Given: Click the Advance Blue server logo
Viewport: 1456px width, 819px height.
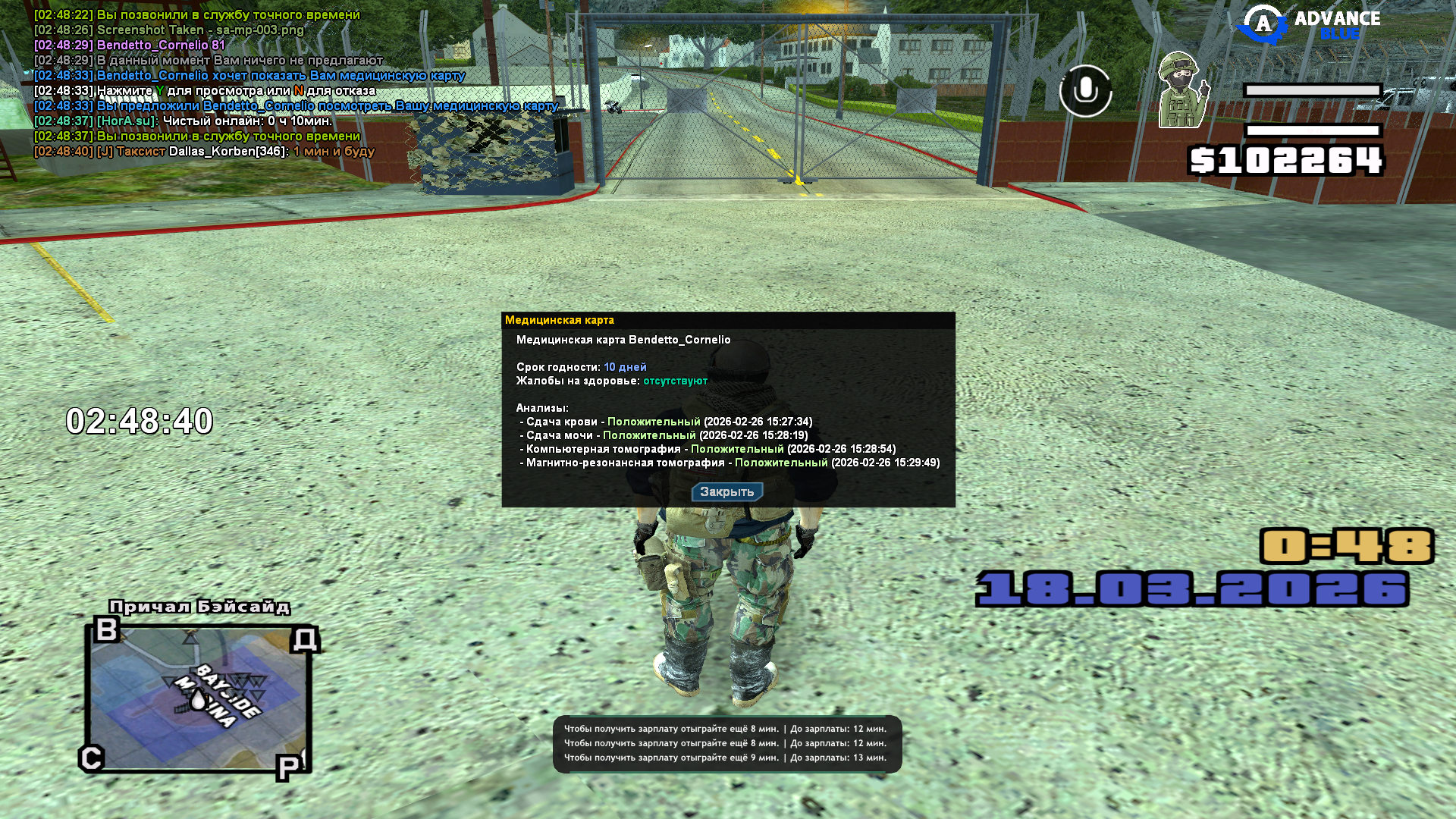Looking at the screenshot, I should click(x=1310, y=24).
